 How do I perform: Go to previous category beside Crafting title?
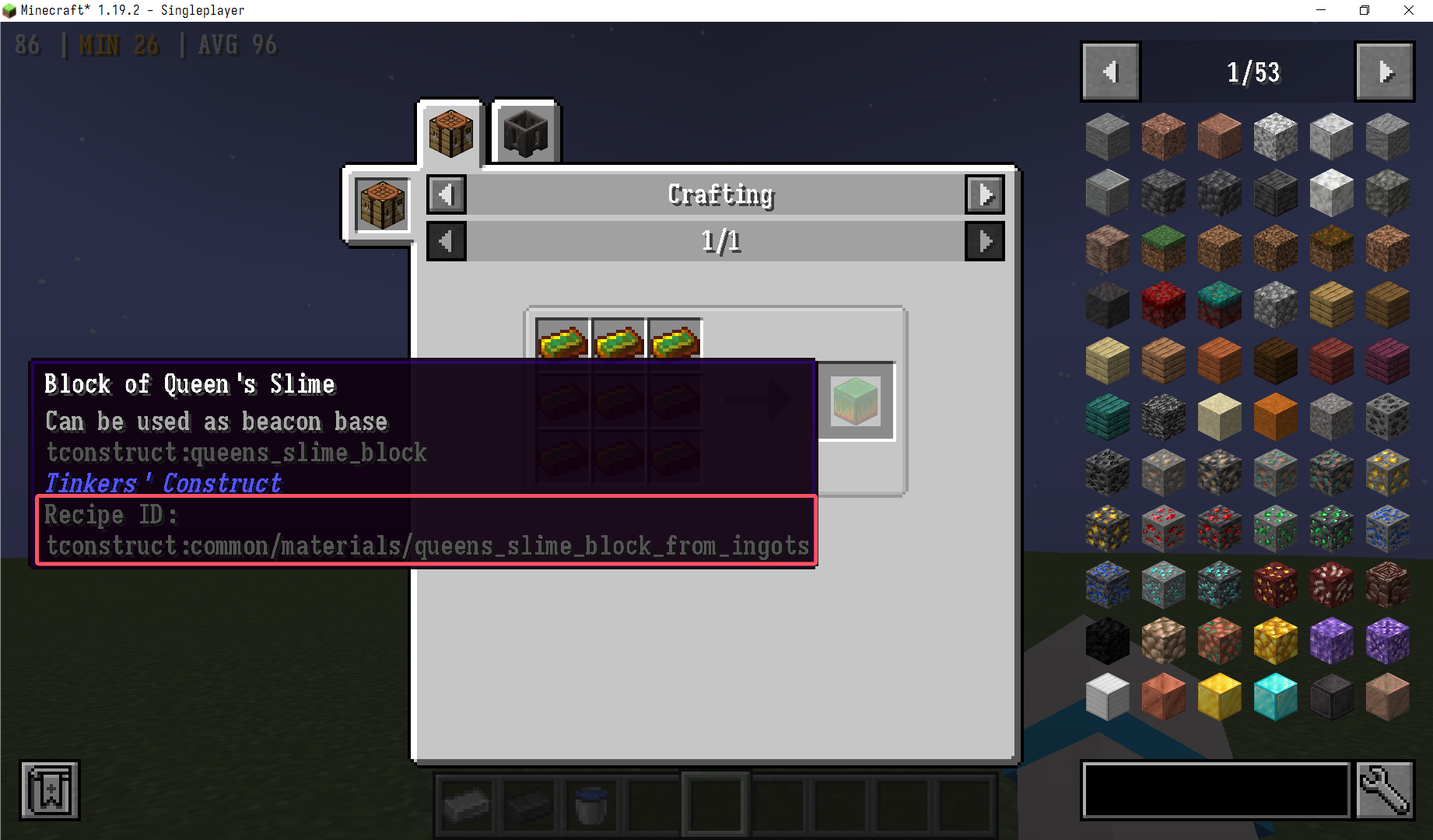point(447,194)
